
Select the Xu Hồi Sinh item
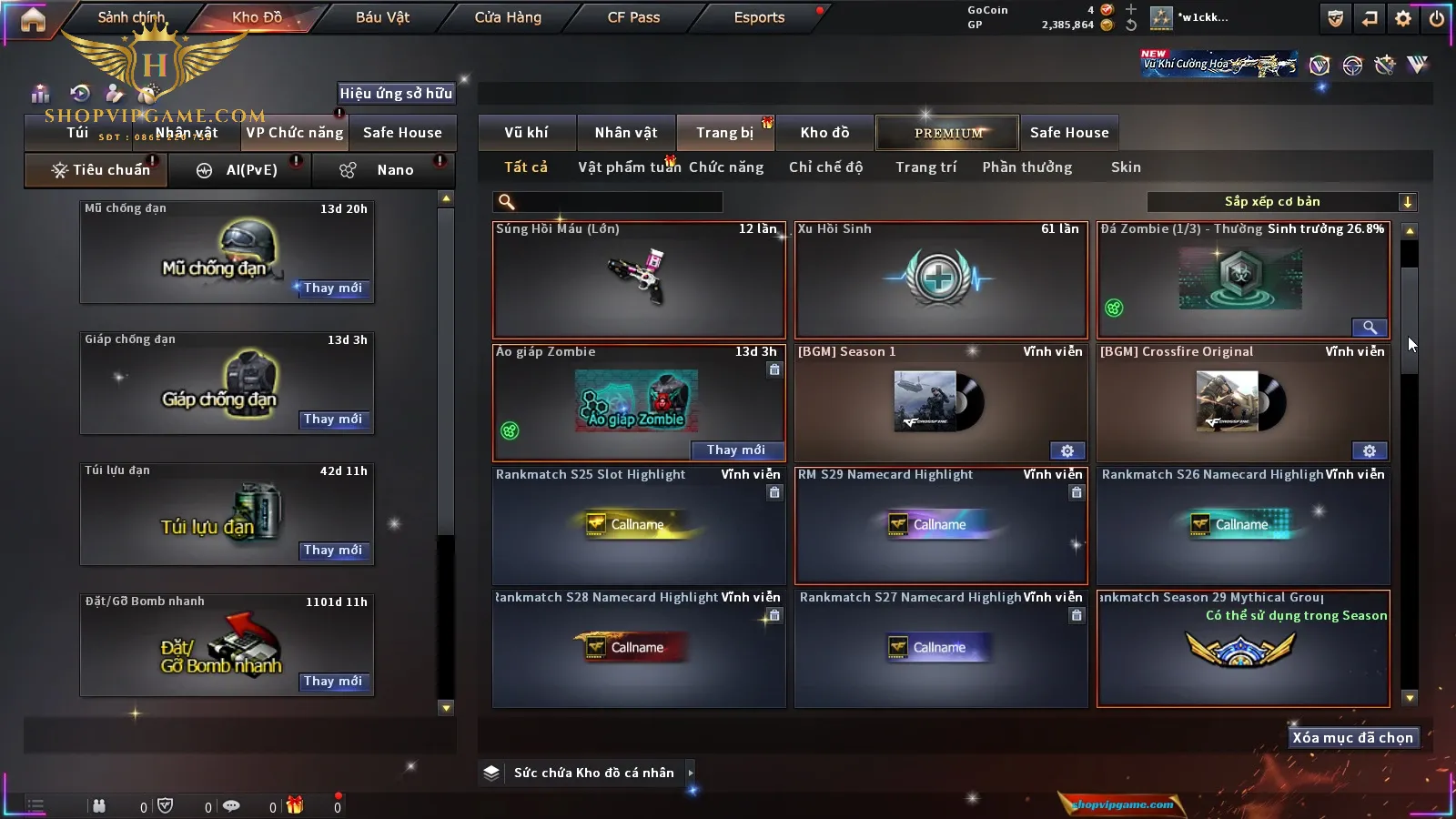941,280
